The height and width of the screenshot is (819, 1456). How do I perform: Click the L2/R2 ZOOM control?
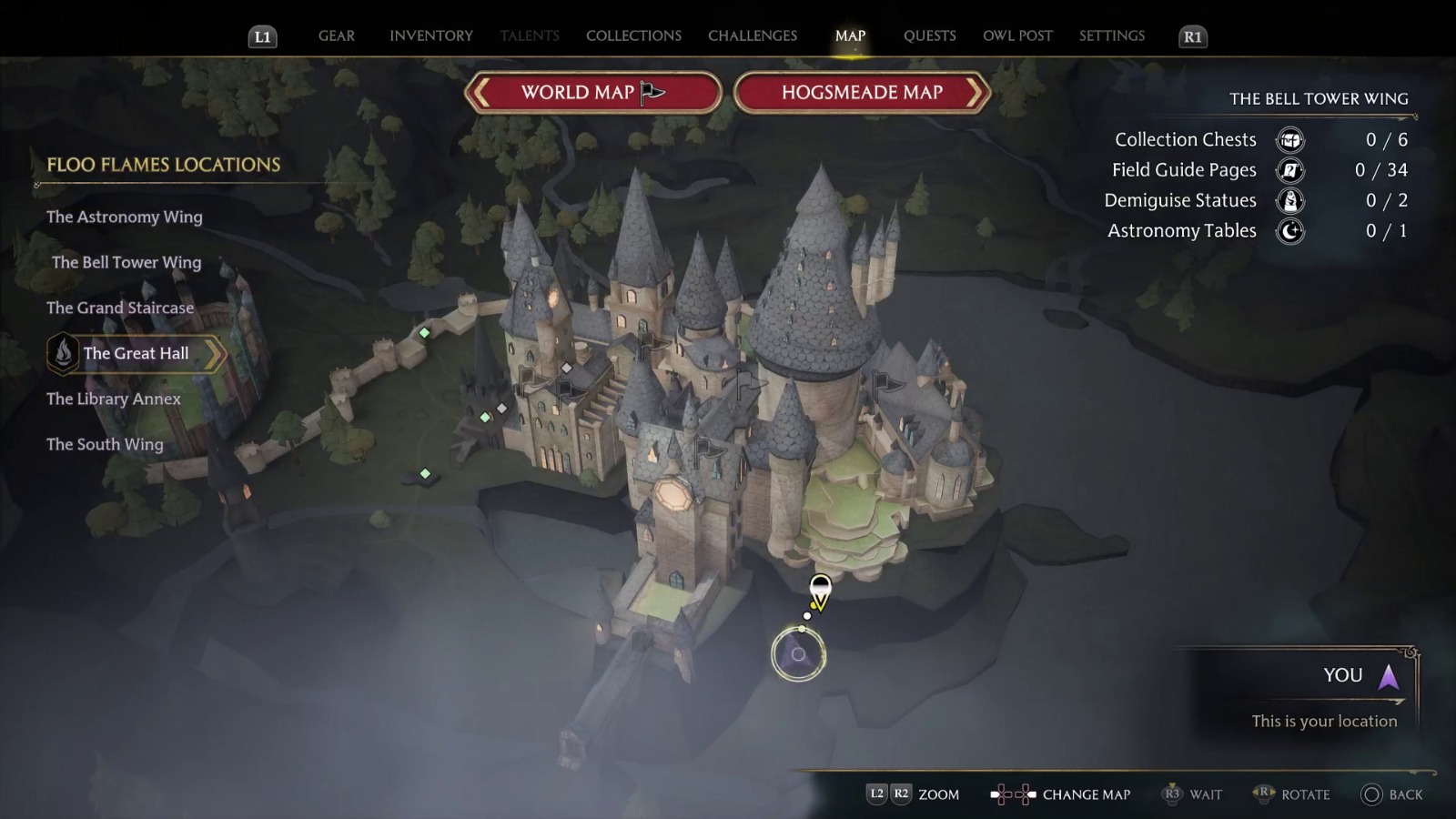889,794
